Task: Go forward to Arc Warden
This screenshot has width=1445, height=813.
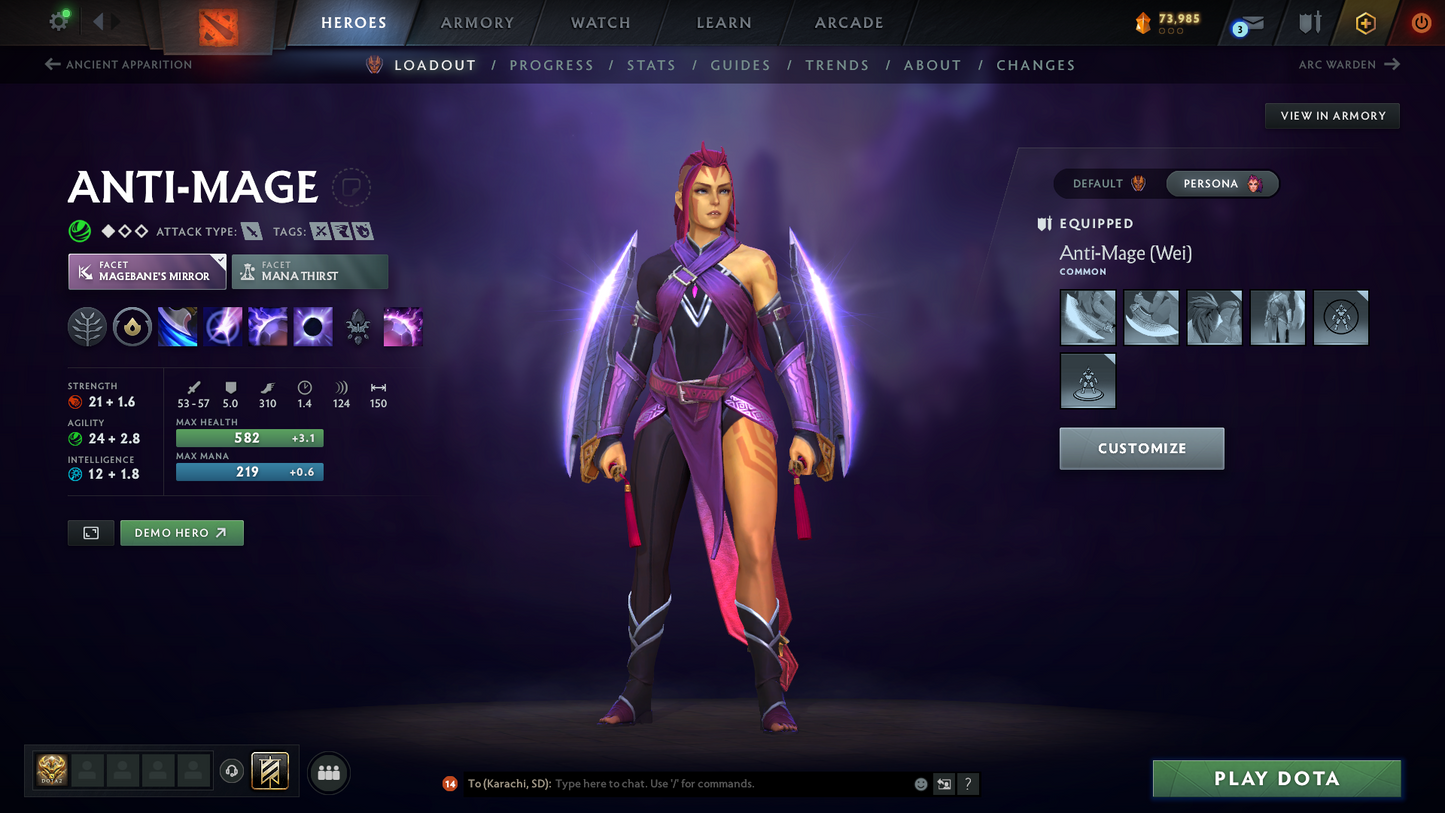Action: 1349,64
